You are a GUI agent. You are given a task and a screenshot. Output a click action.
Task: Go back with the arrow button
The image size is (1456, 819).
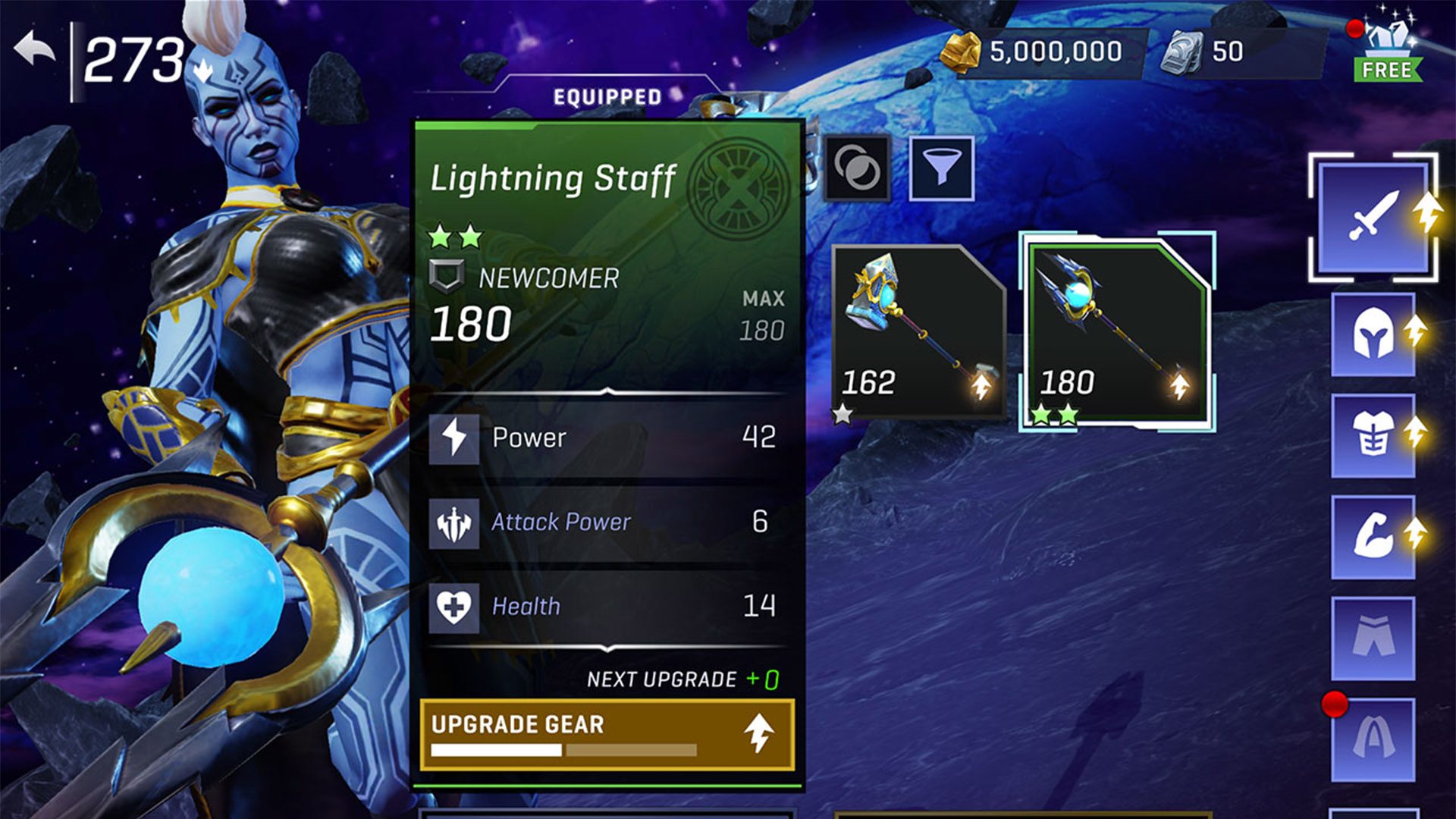[x=34, y=52]
